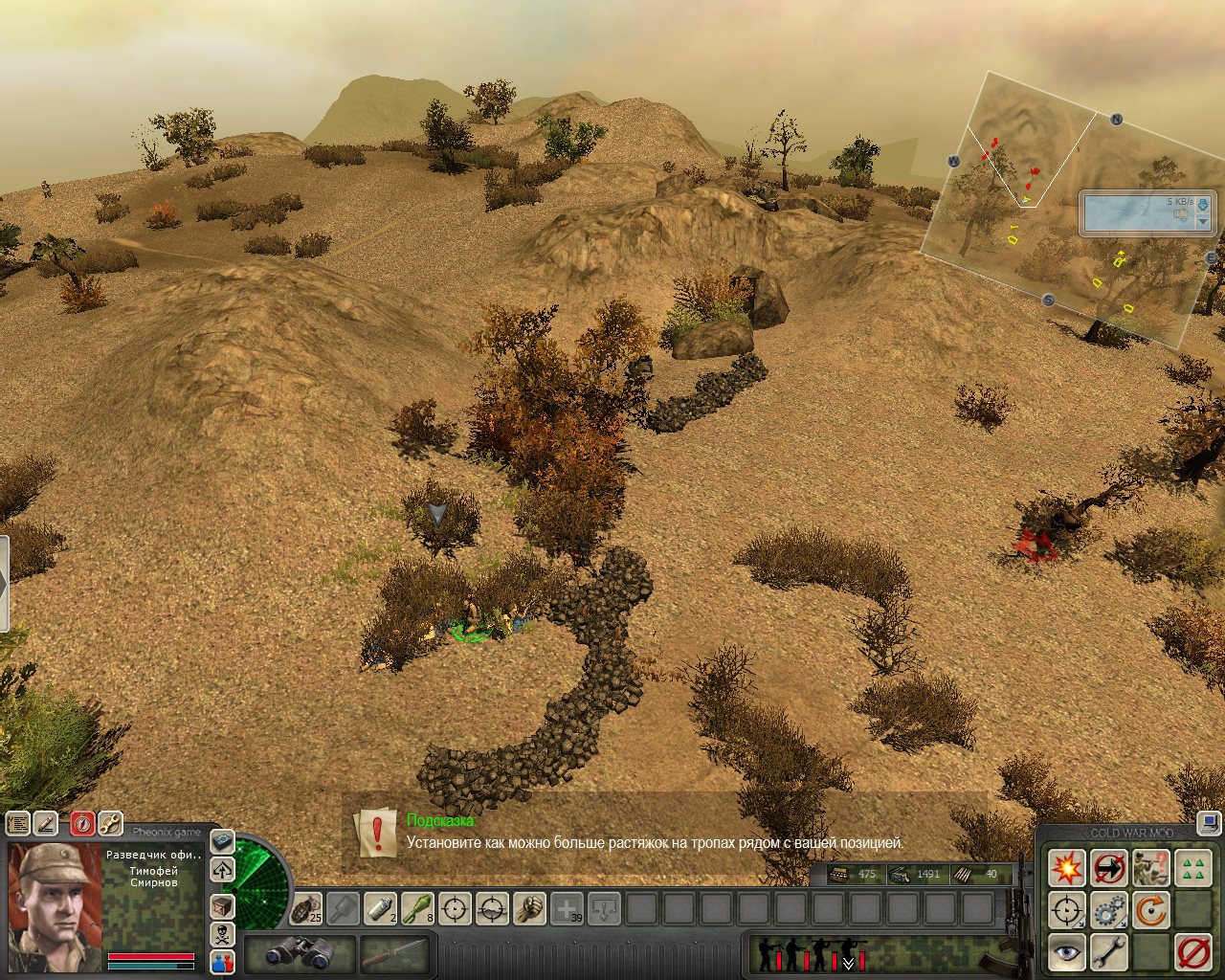This screenshot has height=980, width=1225.
Task: Activate the orange rotate arrow command
Action: (x=1151, y=910)
